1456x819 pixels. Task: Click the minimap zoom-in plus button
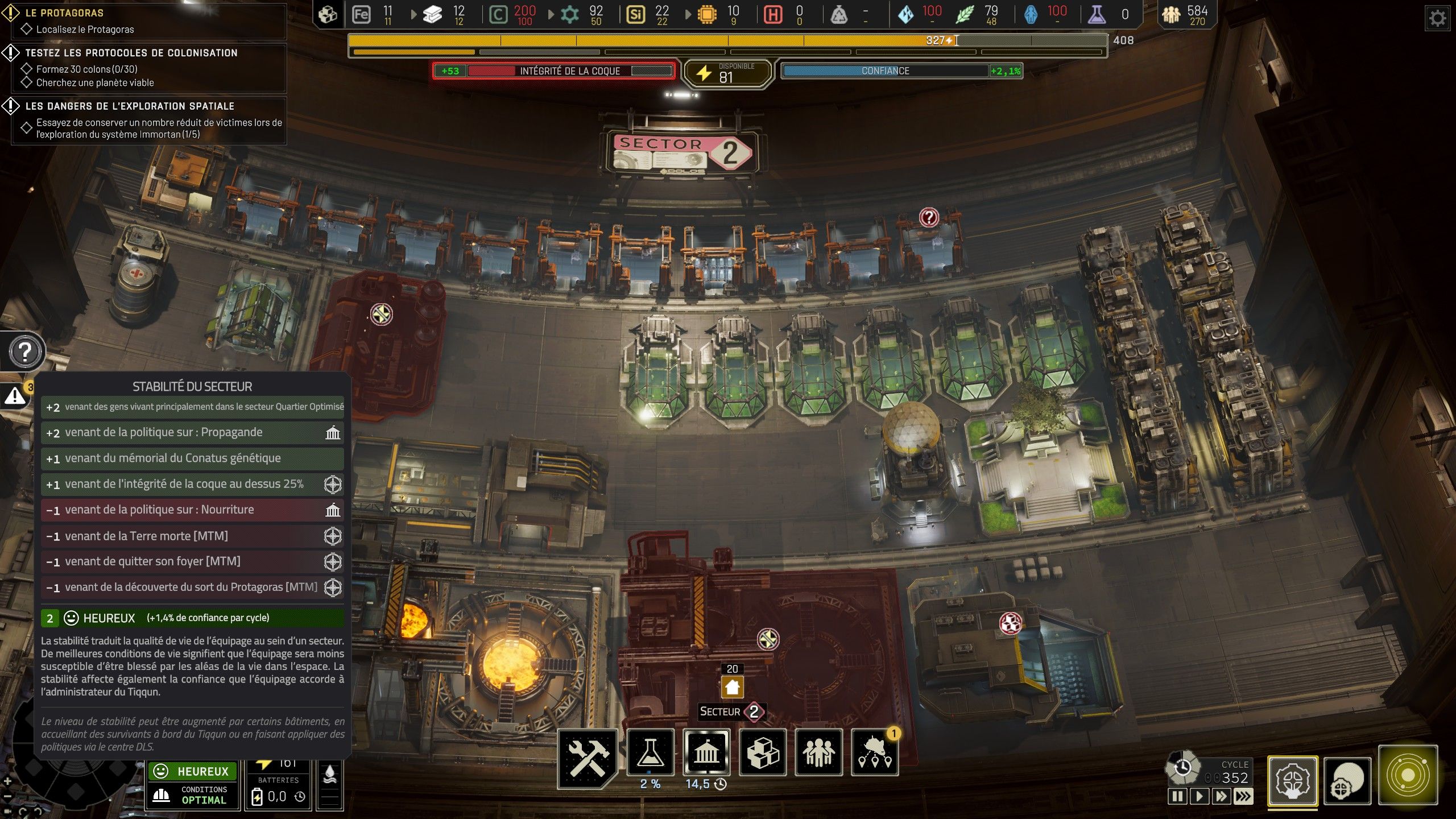coord(7,781)
